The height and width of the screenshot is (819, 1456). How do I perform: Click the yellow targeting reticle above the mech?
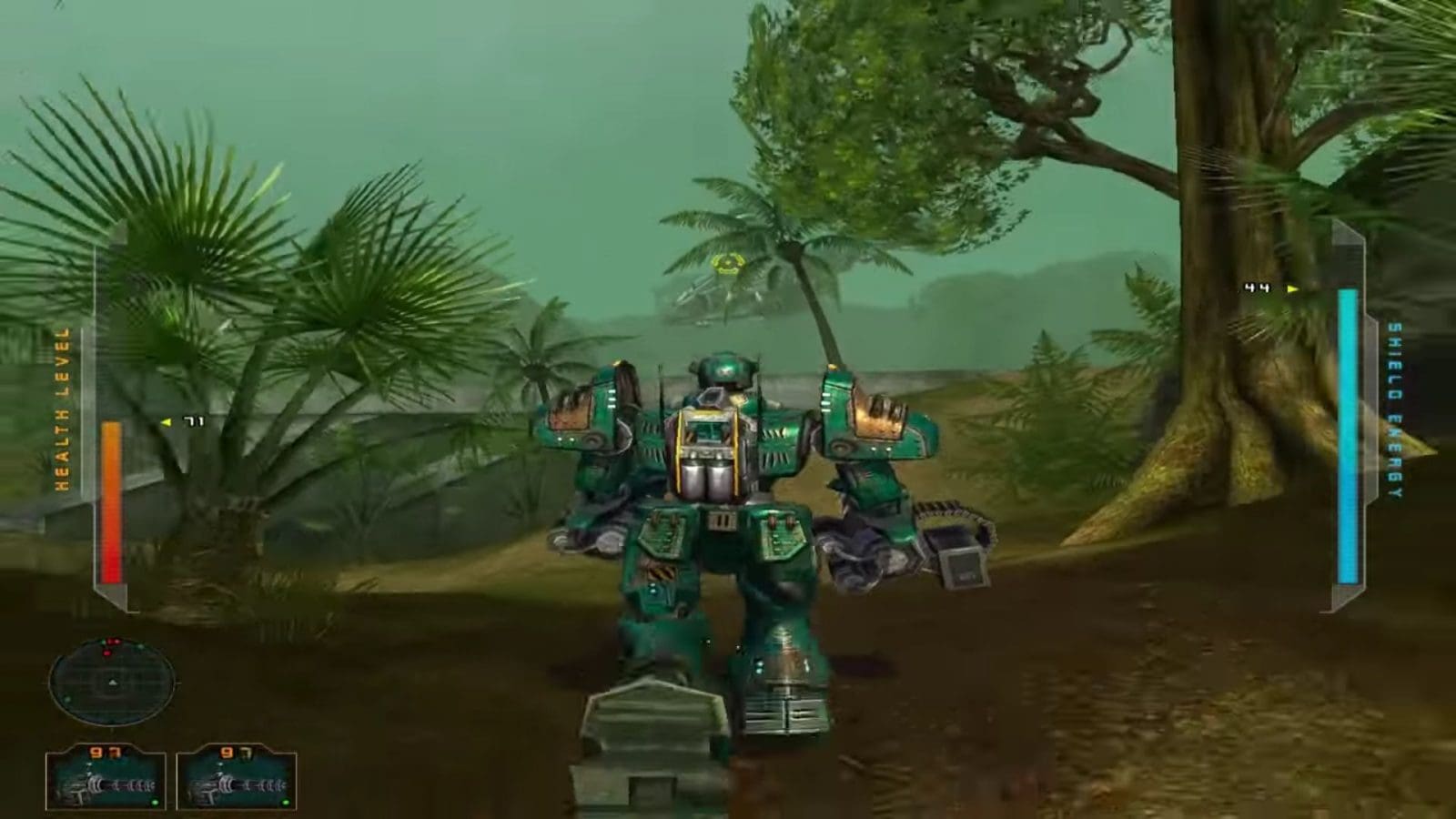coord(727,265)
